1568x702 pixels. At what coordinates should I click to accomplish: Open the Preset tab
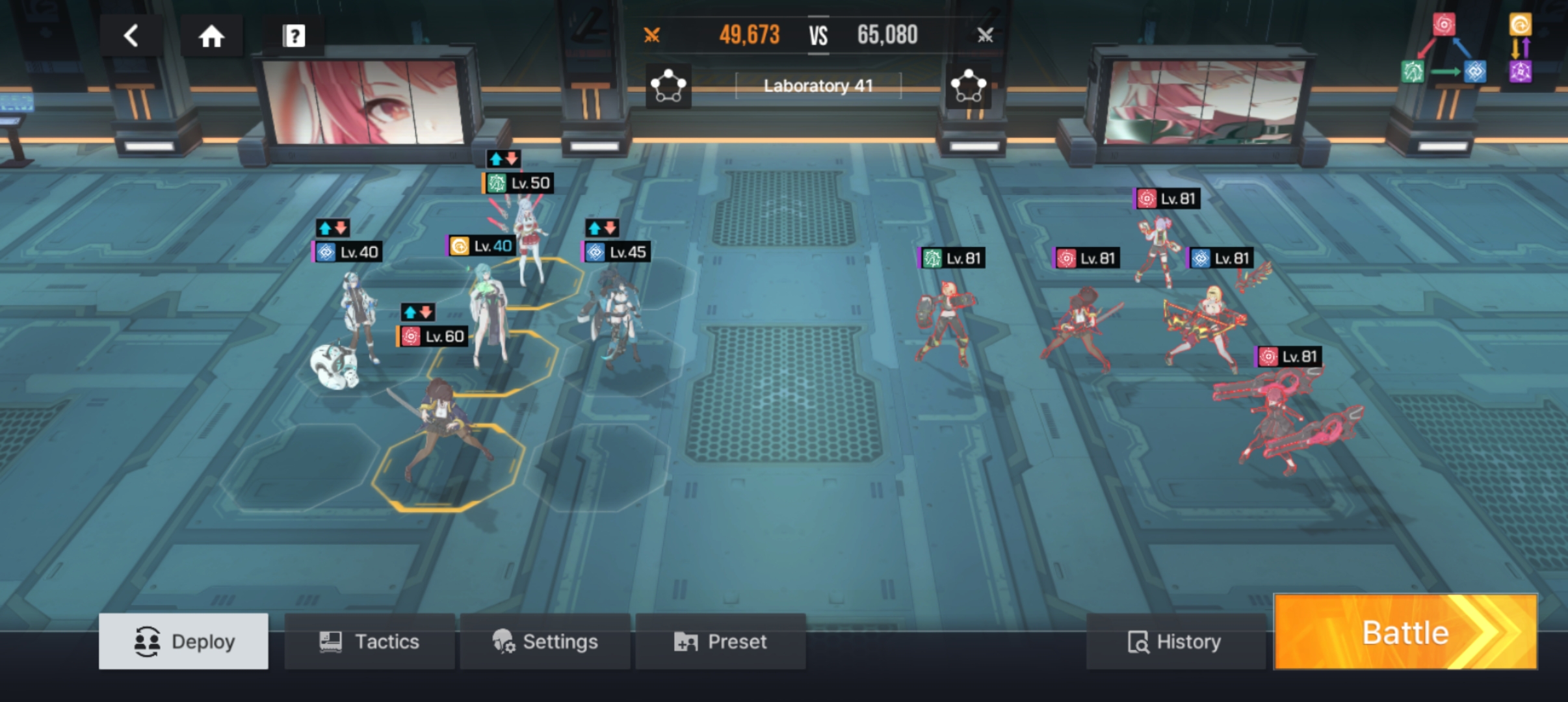click(x=720, y=642)
